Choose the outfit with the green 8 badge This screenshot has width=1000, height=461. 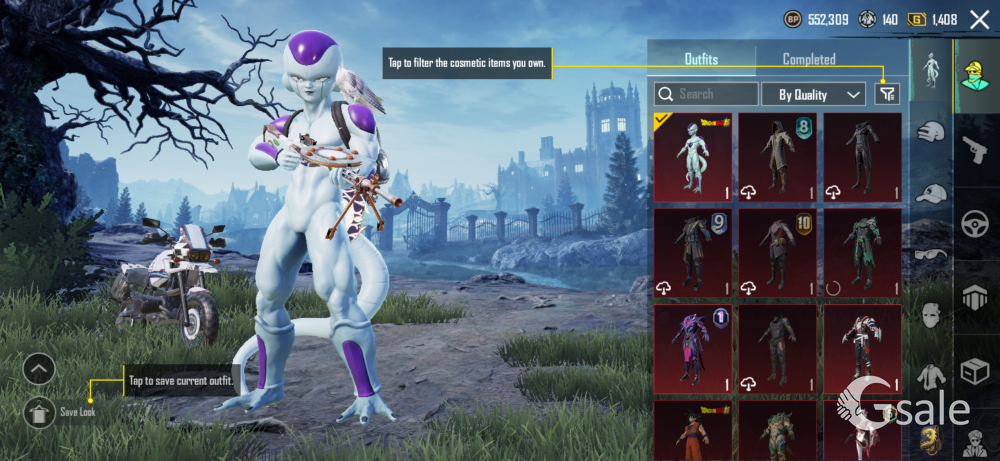click(777, 157)
